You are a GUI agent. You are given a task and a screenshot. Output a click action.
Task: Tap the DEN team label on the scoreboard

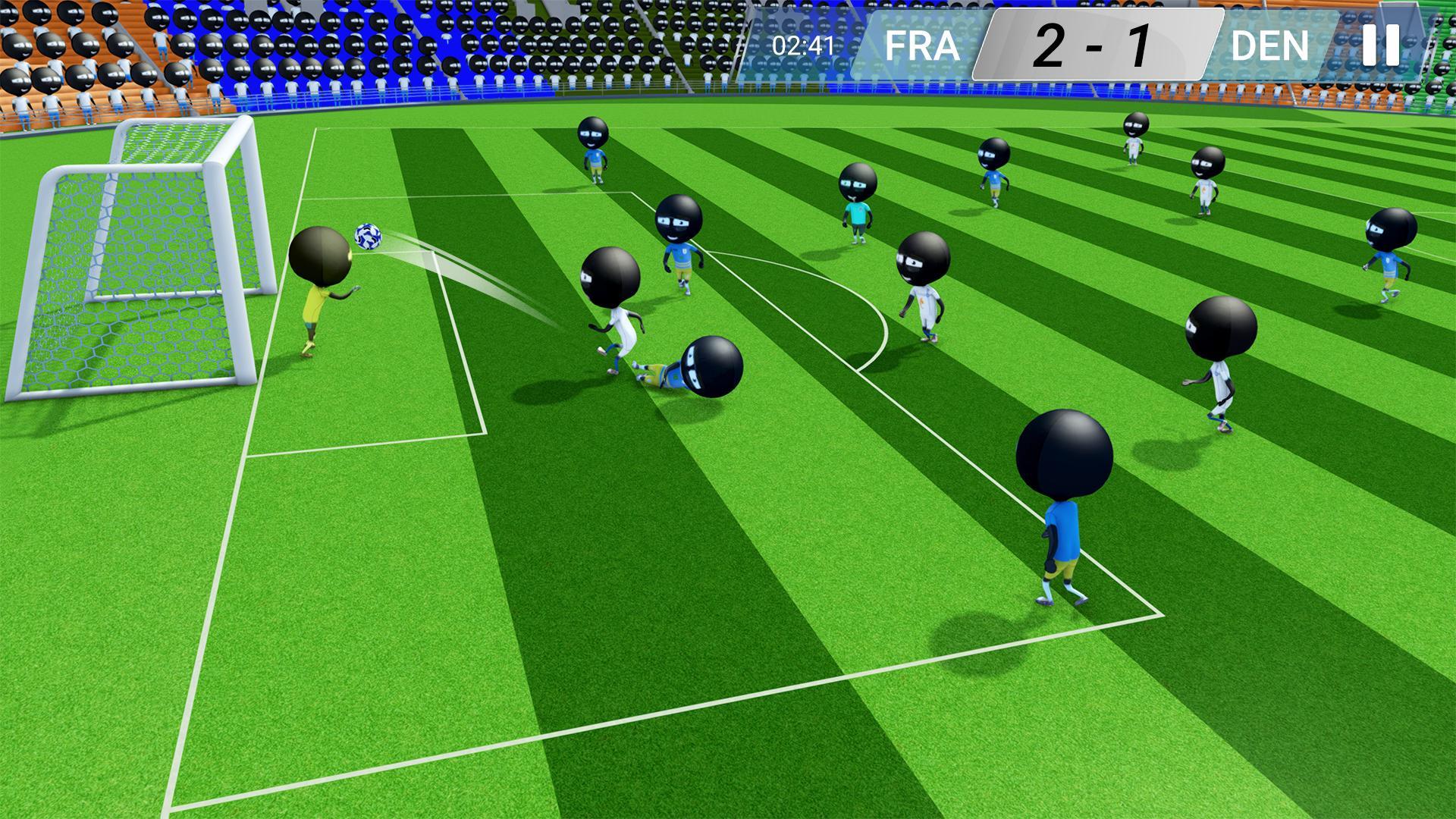pyautogui.click(x=1270, y=47)
